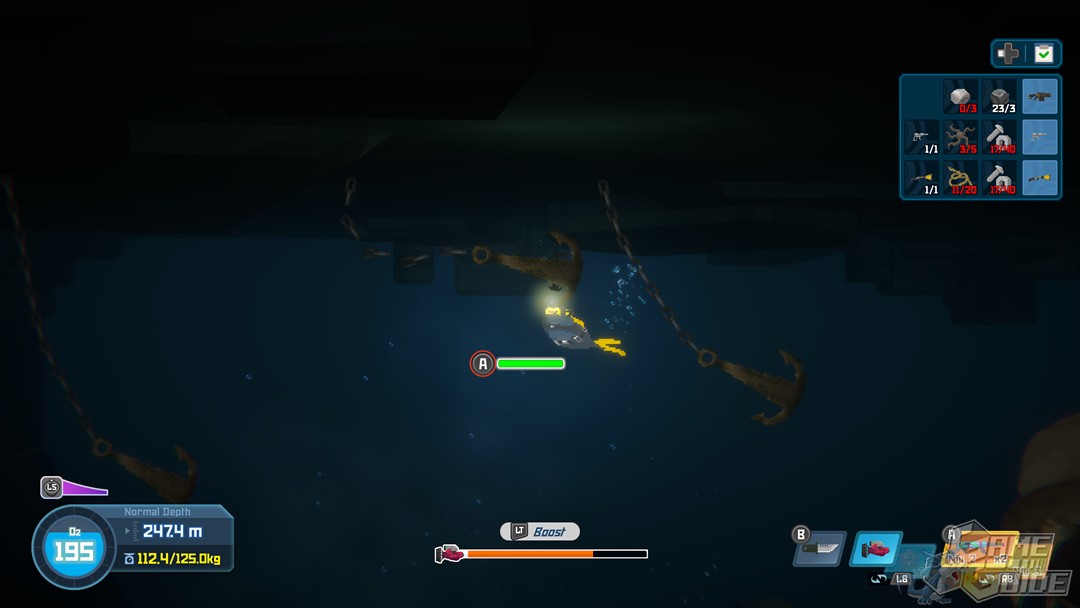This screenshot has height=608, width=1080.
Task: Choose the heavy gun blueprint beside the ore slots
Action: pyautogui.click(x=1040, y=96)
